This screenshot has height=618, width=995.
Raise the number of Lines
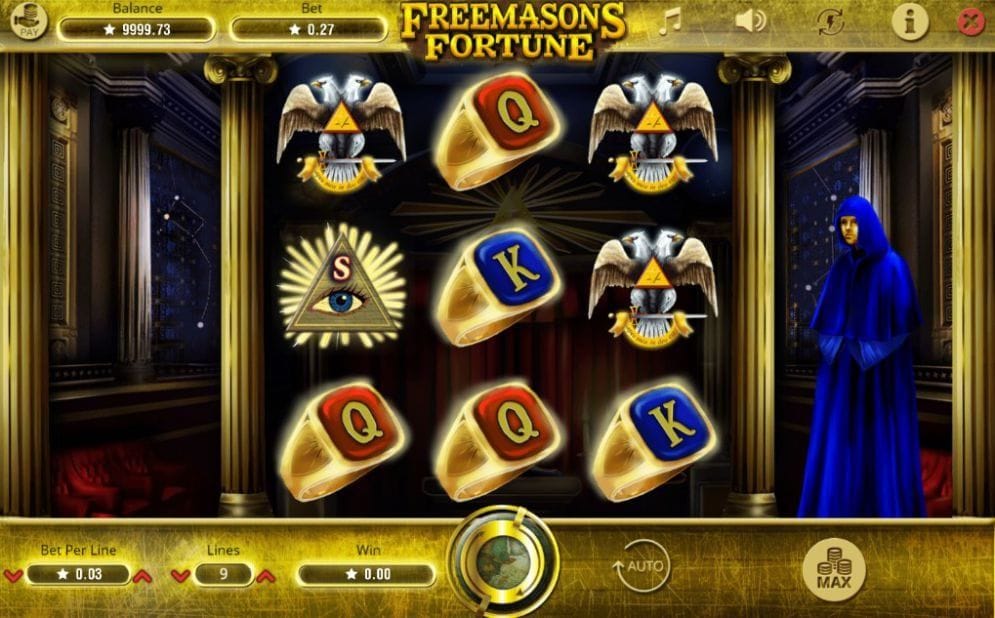[x=265, y=576]
